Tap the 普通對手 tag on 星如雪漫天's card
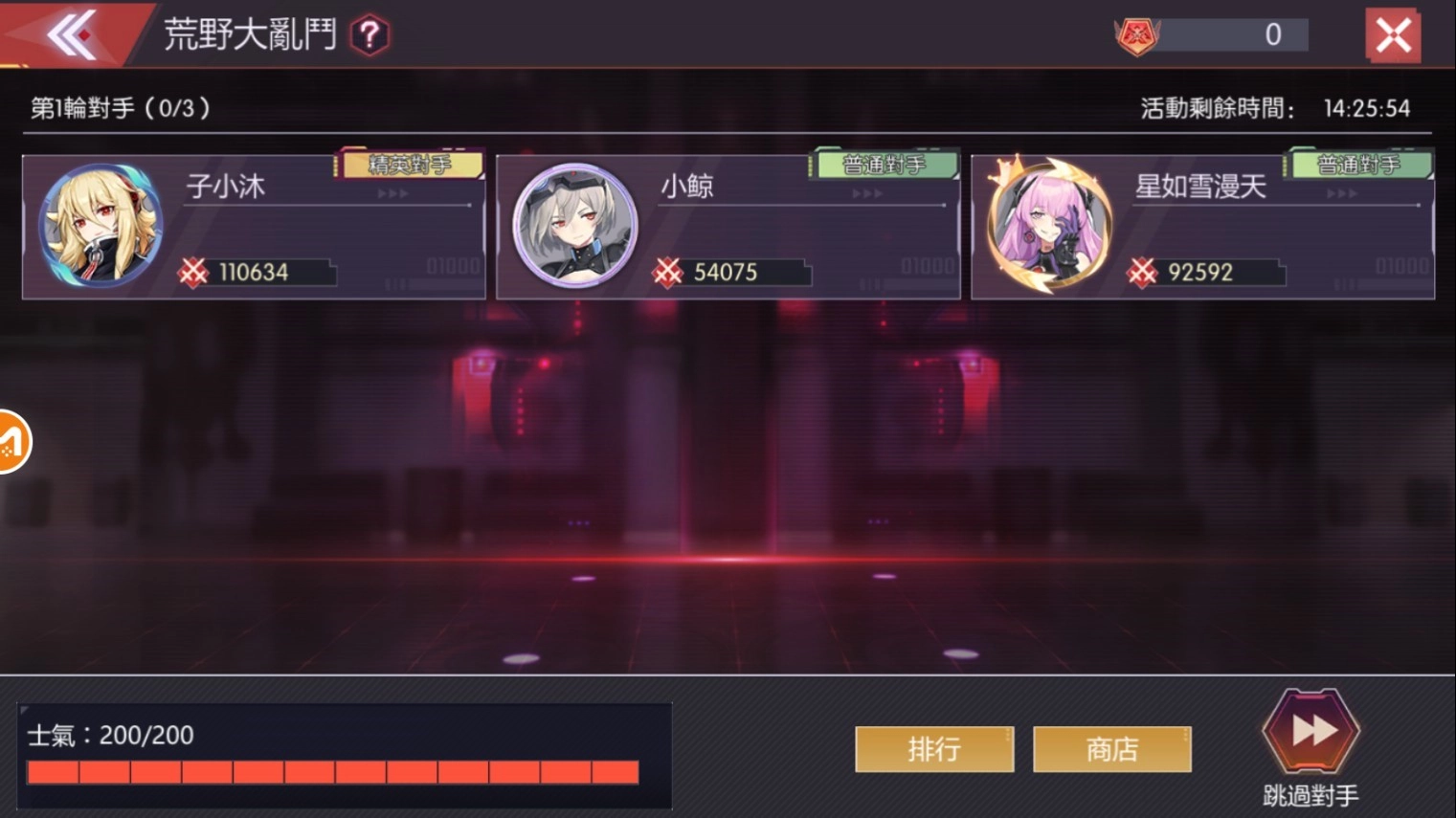Image resolution: width=1456 pixels, height=818 pixels. (1356, 164)
